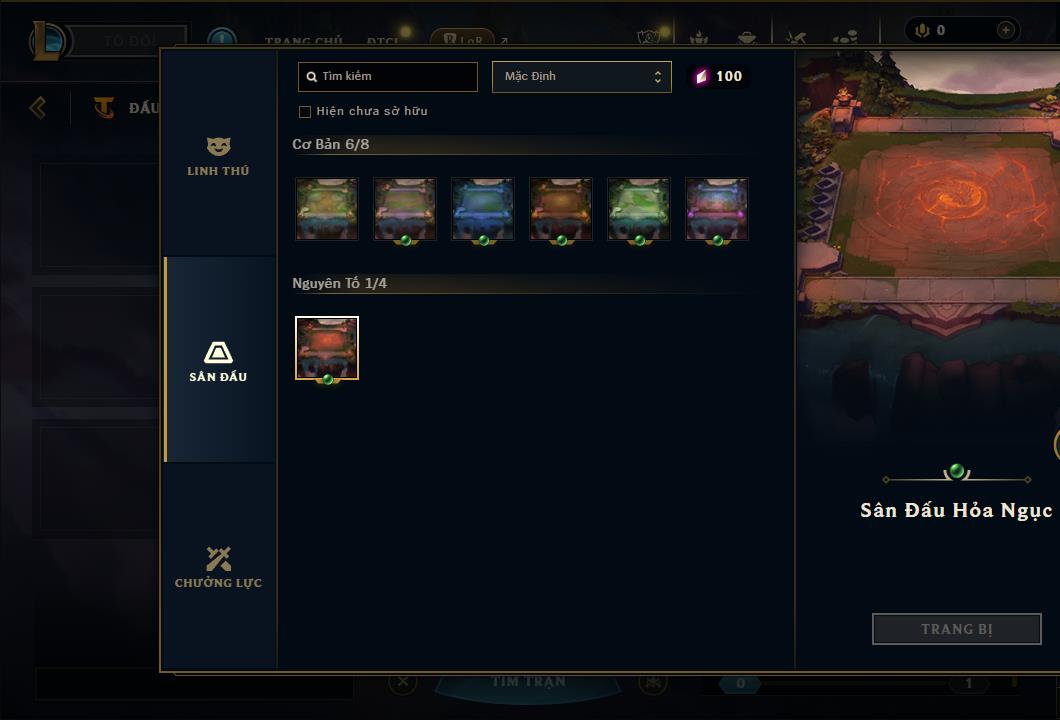Select the red Hỏa Ngục arena thumbnail
This screenshot has height=720, width=1060.
327,348
